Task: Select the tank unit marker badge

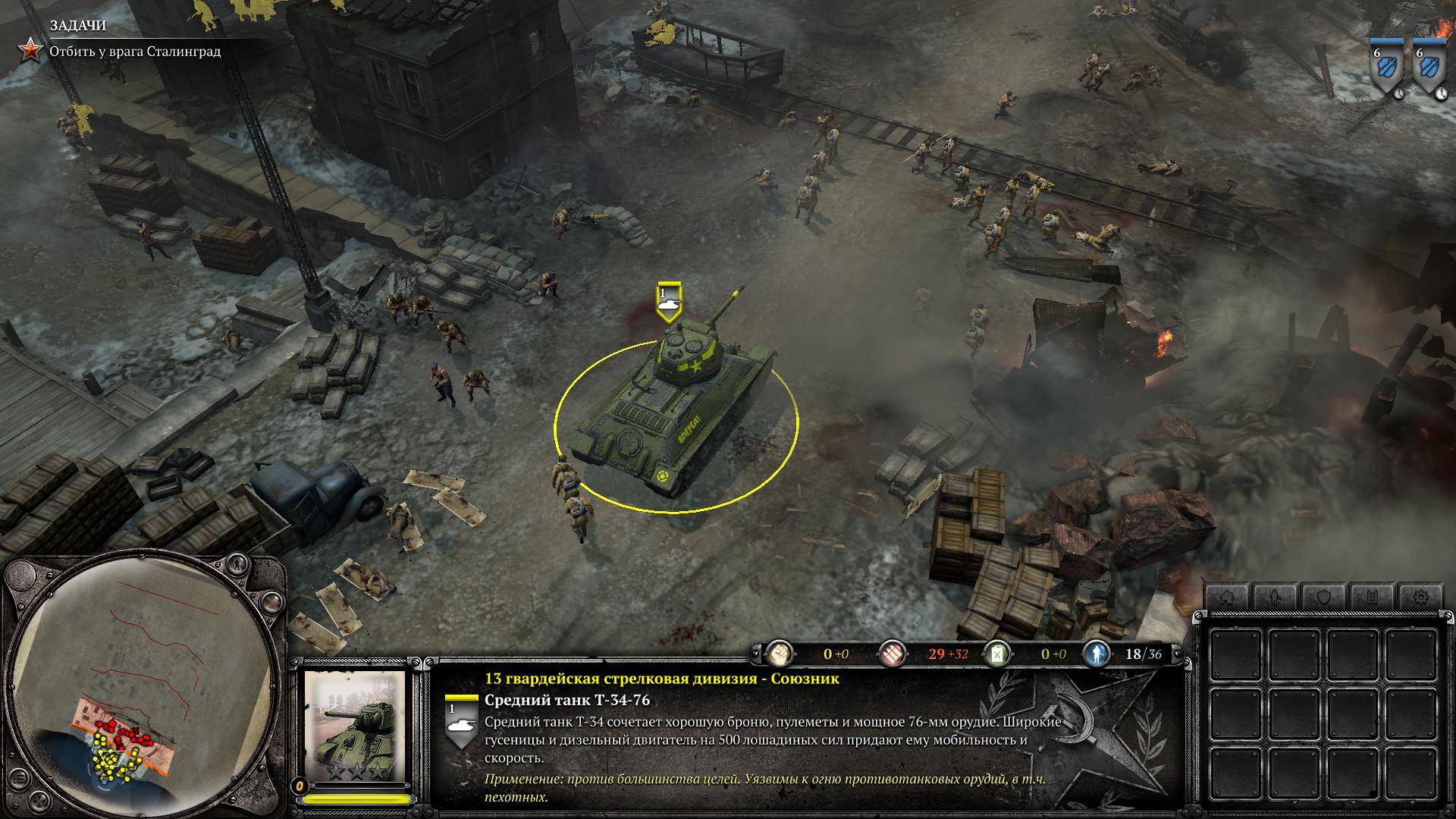Action: [669, 302]
